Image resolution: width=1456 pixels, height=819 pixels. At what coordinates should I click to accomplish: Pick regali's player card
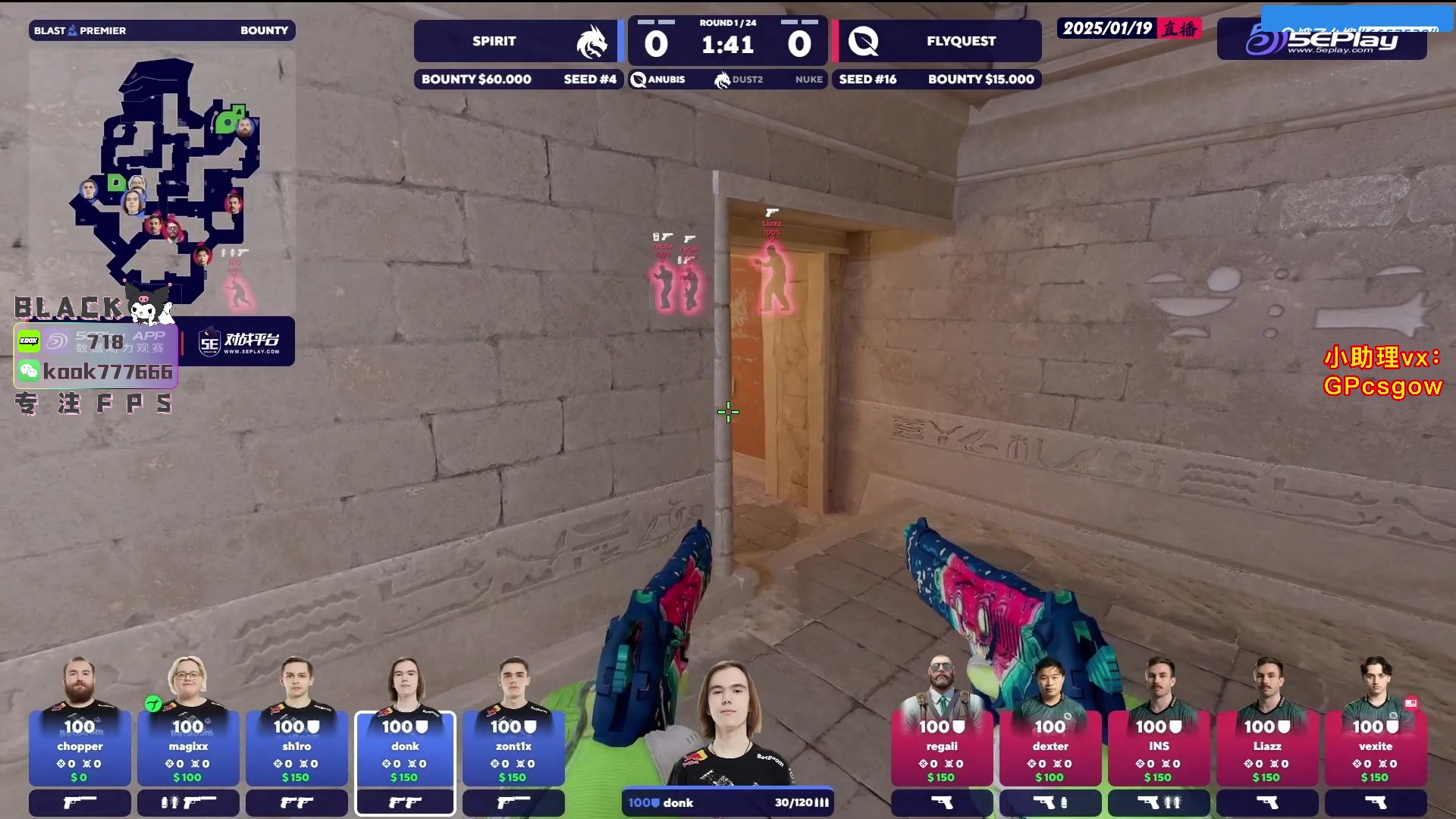coord(941,748)
